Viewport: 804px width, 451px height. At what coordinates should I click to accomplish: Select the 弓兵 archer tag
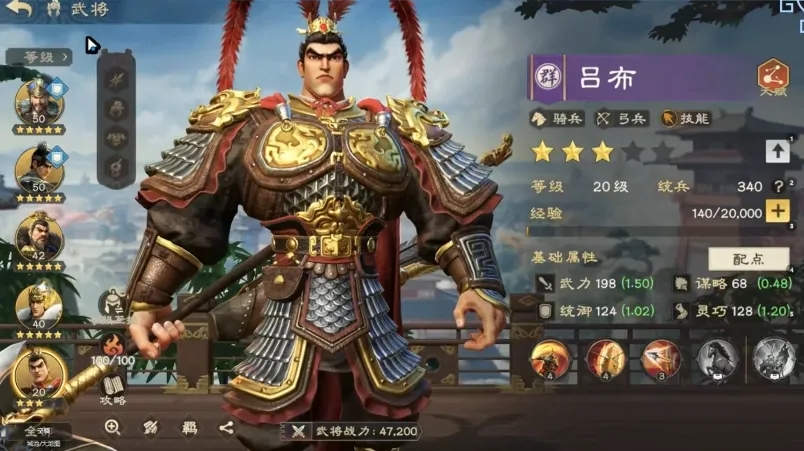(625, 118)
